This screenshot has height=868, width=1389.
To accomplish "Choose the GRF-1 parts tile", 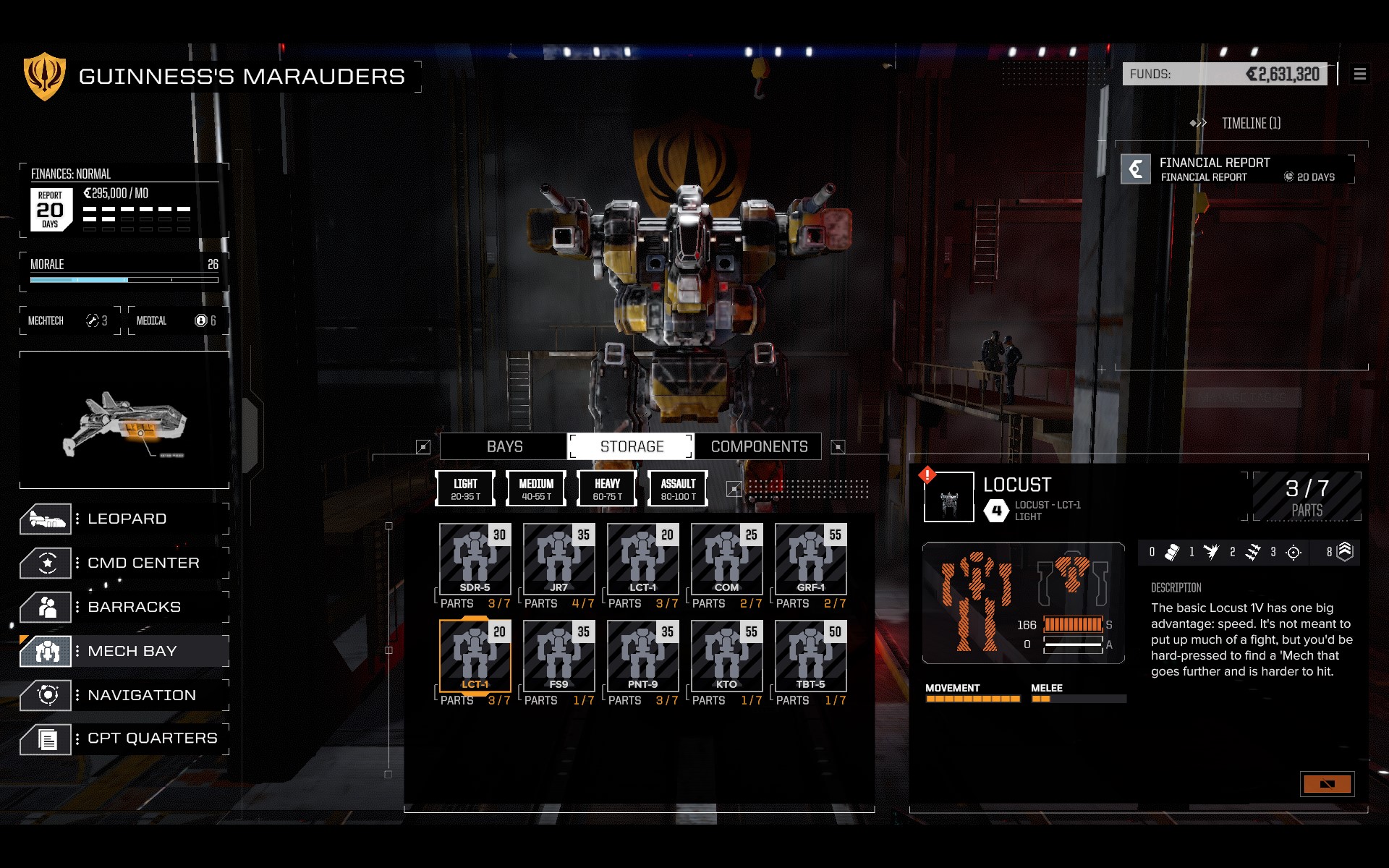I will 811,560.
